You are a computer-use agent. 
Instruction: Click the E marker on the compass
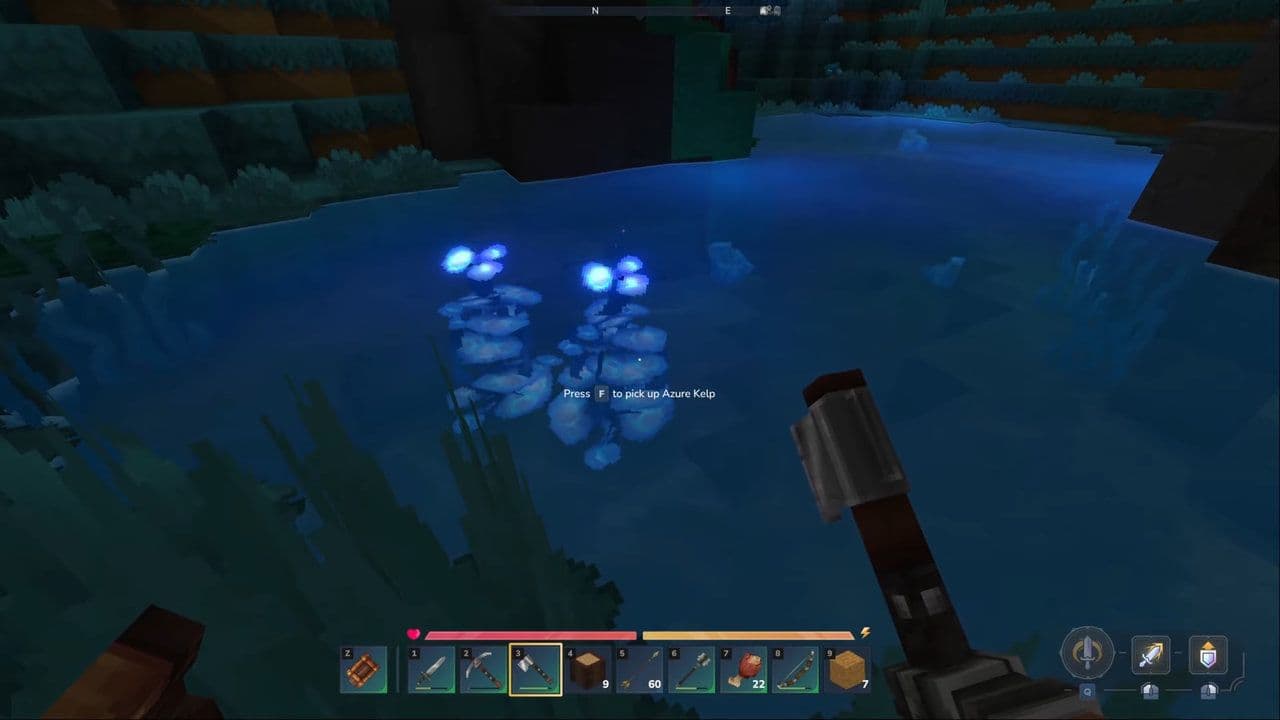727,10
